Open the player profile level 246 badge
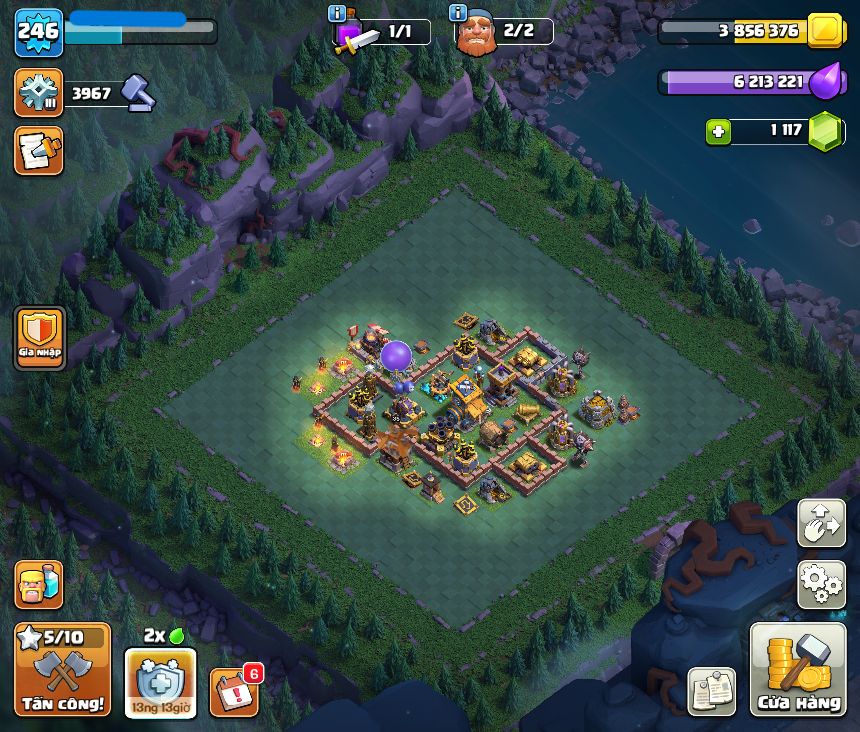The height and width of the screenshot is (732, 860). (39, 32)
